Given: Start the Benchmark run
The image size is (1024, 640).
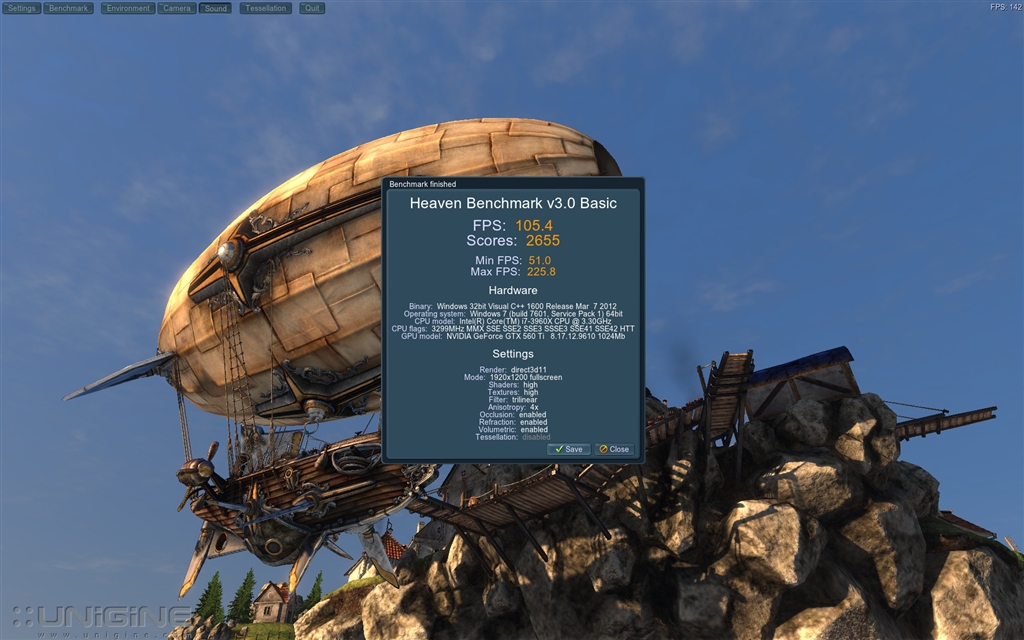Looking at the screenshot, I should [x=69, y=8].
